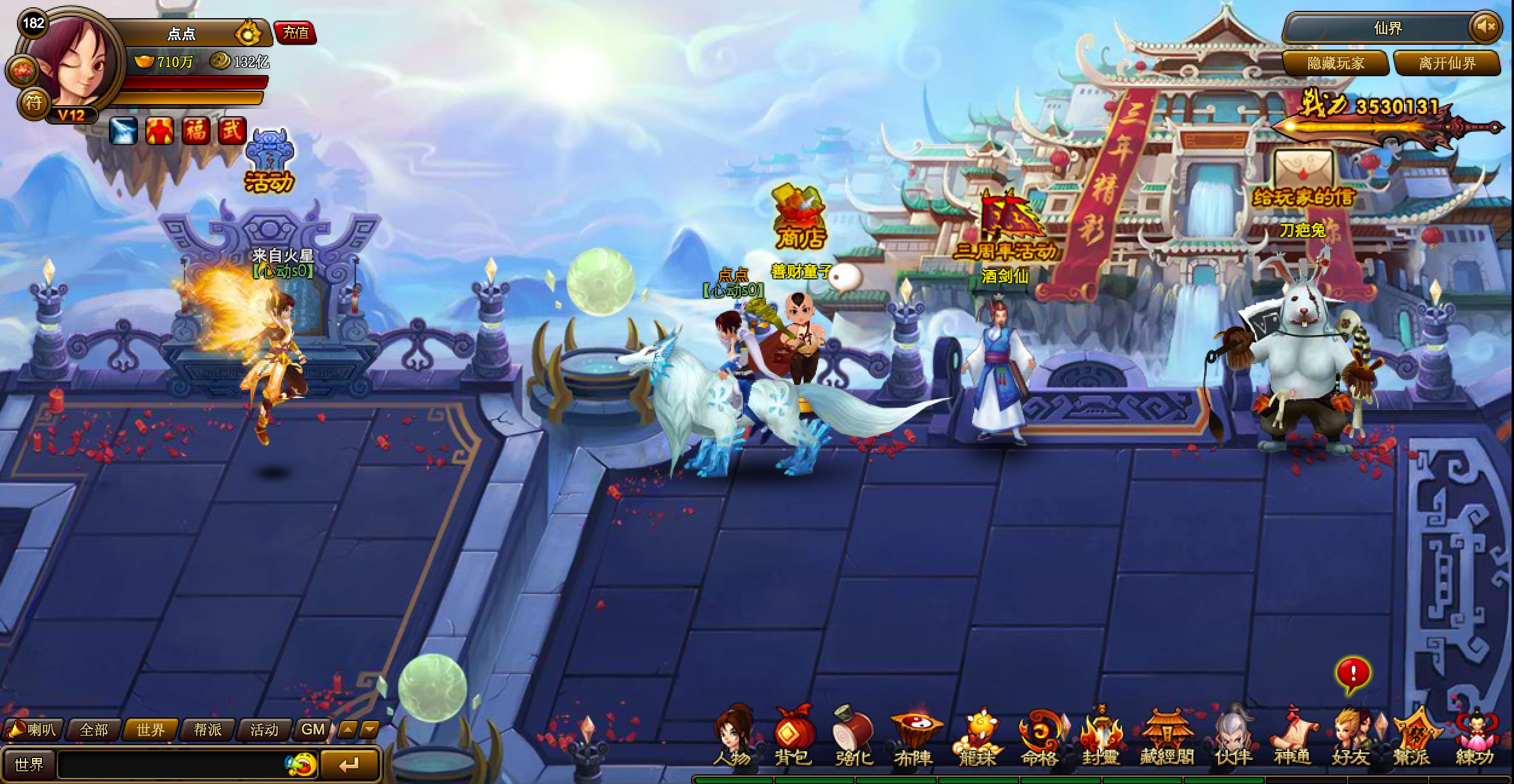The image size is (1514, 784).
Task: Click the red 充值 recharge button
Action: click(x=295, y=33)
